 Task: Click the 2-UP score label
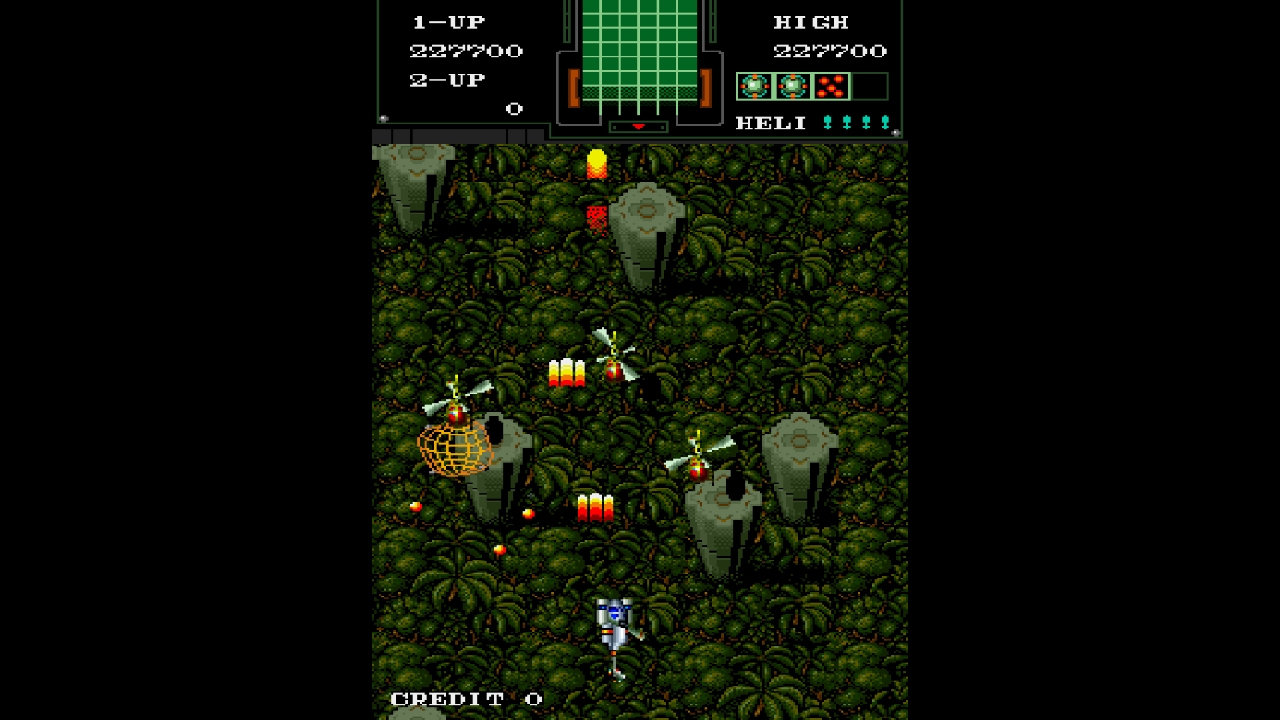tap(446, 79)
